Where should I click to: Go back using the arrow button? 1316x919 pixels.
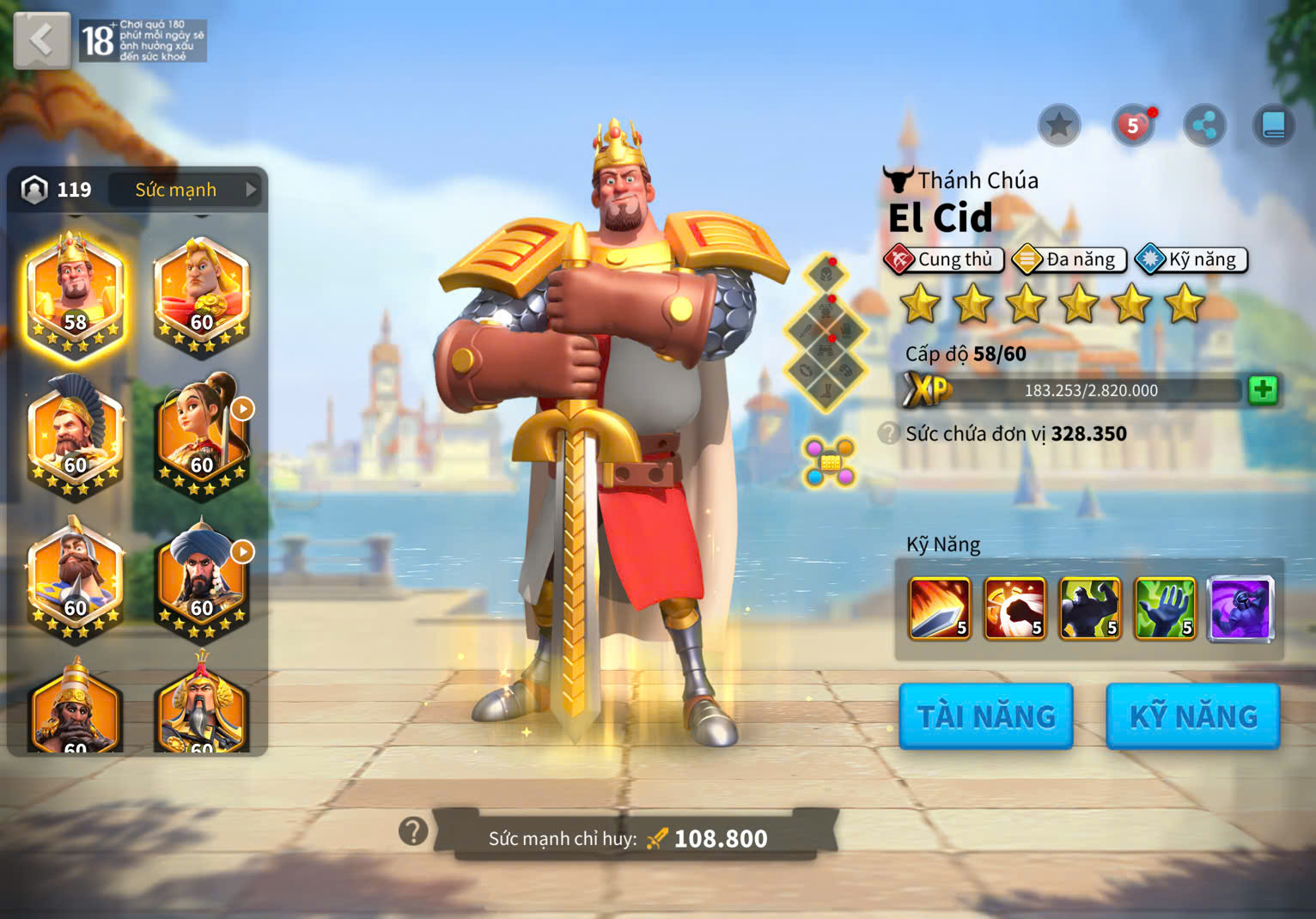[x=41, y=40]
